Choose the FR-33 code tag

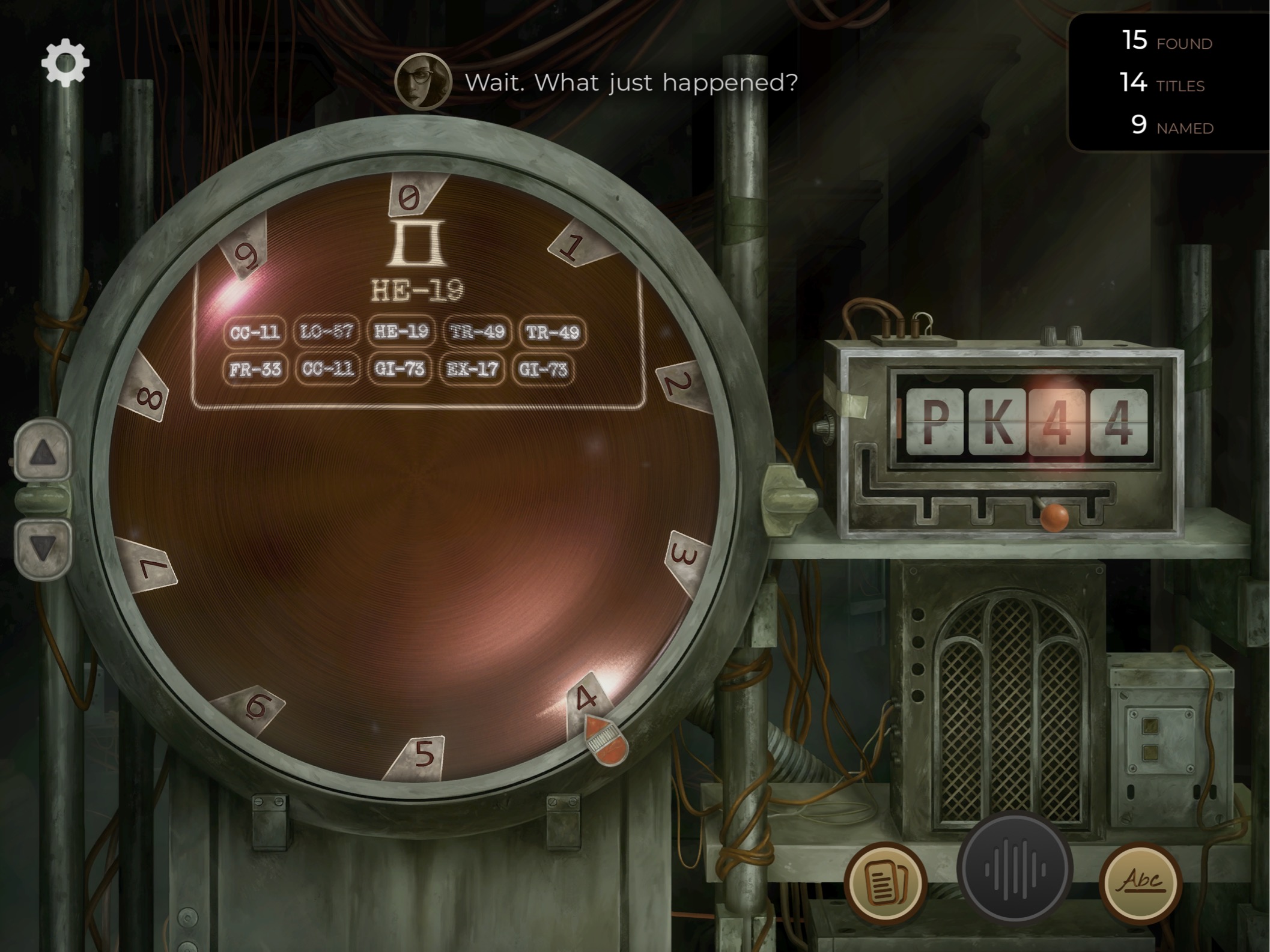(x=255, y=369)
